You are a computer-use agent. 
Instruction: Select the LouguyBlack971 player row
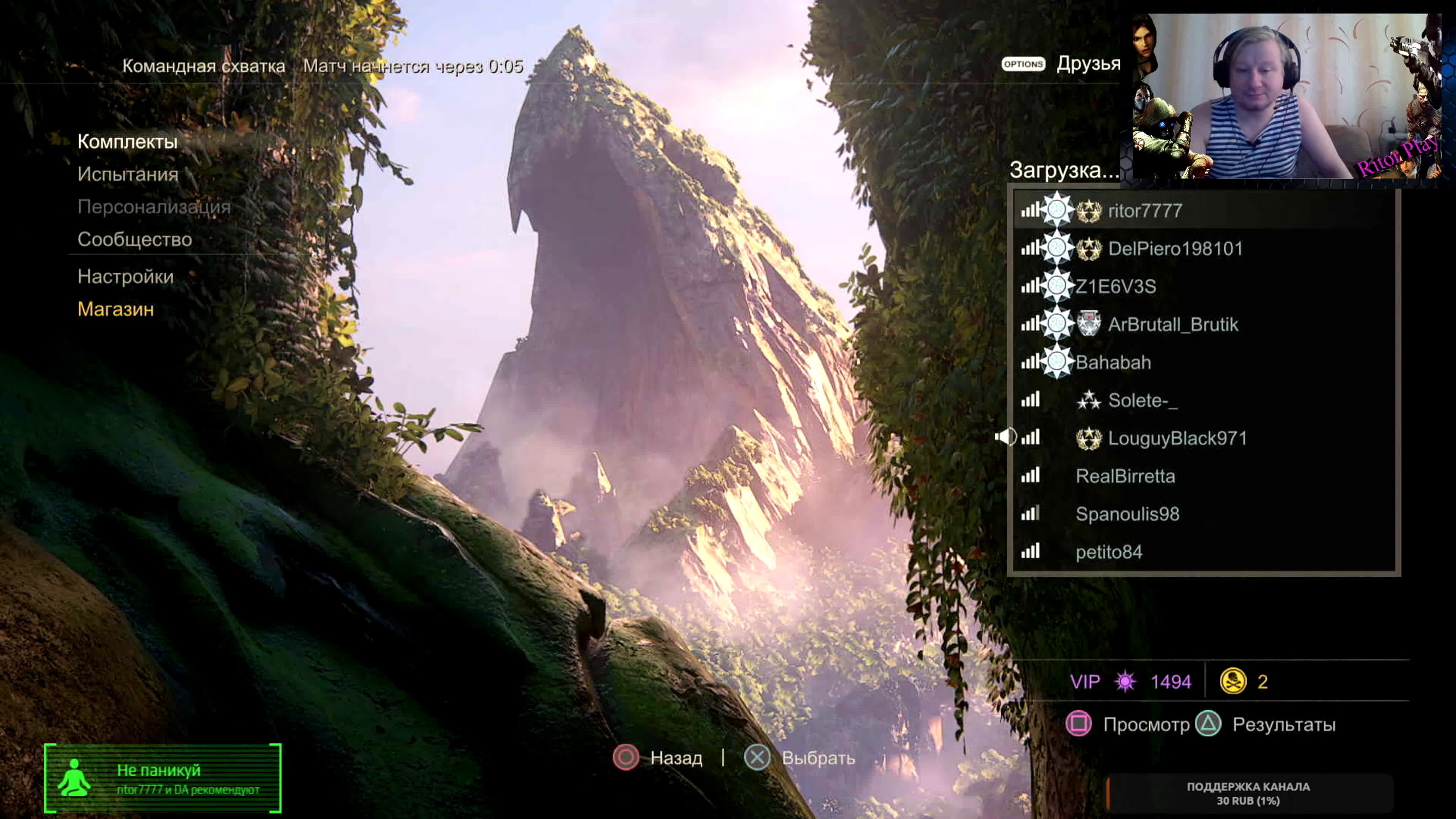point(1177,438)
